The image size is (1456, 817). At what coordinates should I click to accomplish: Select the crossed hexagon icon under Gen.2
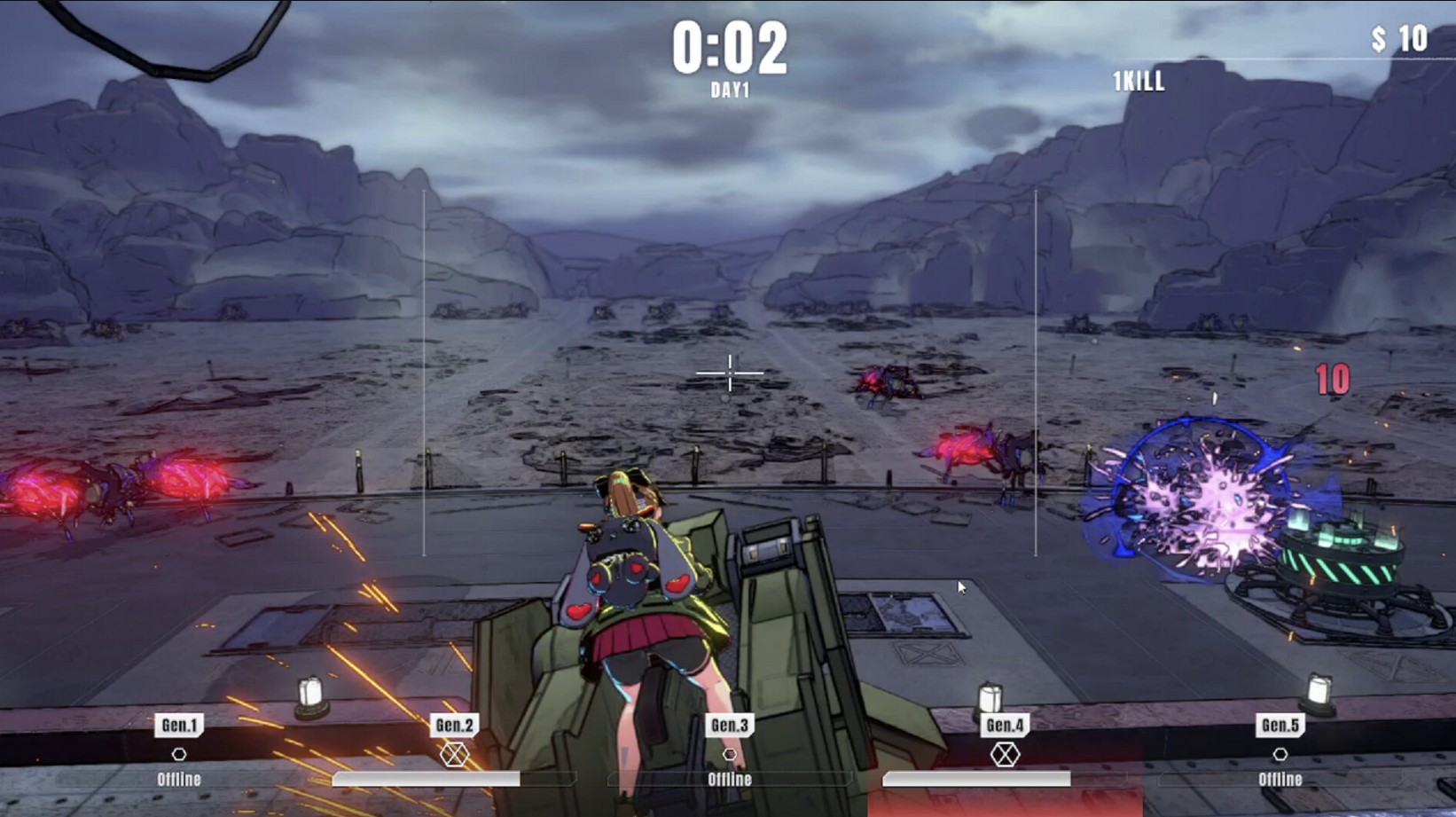tap(453, 752)
